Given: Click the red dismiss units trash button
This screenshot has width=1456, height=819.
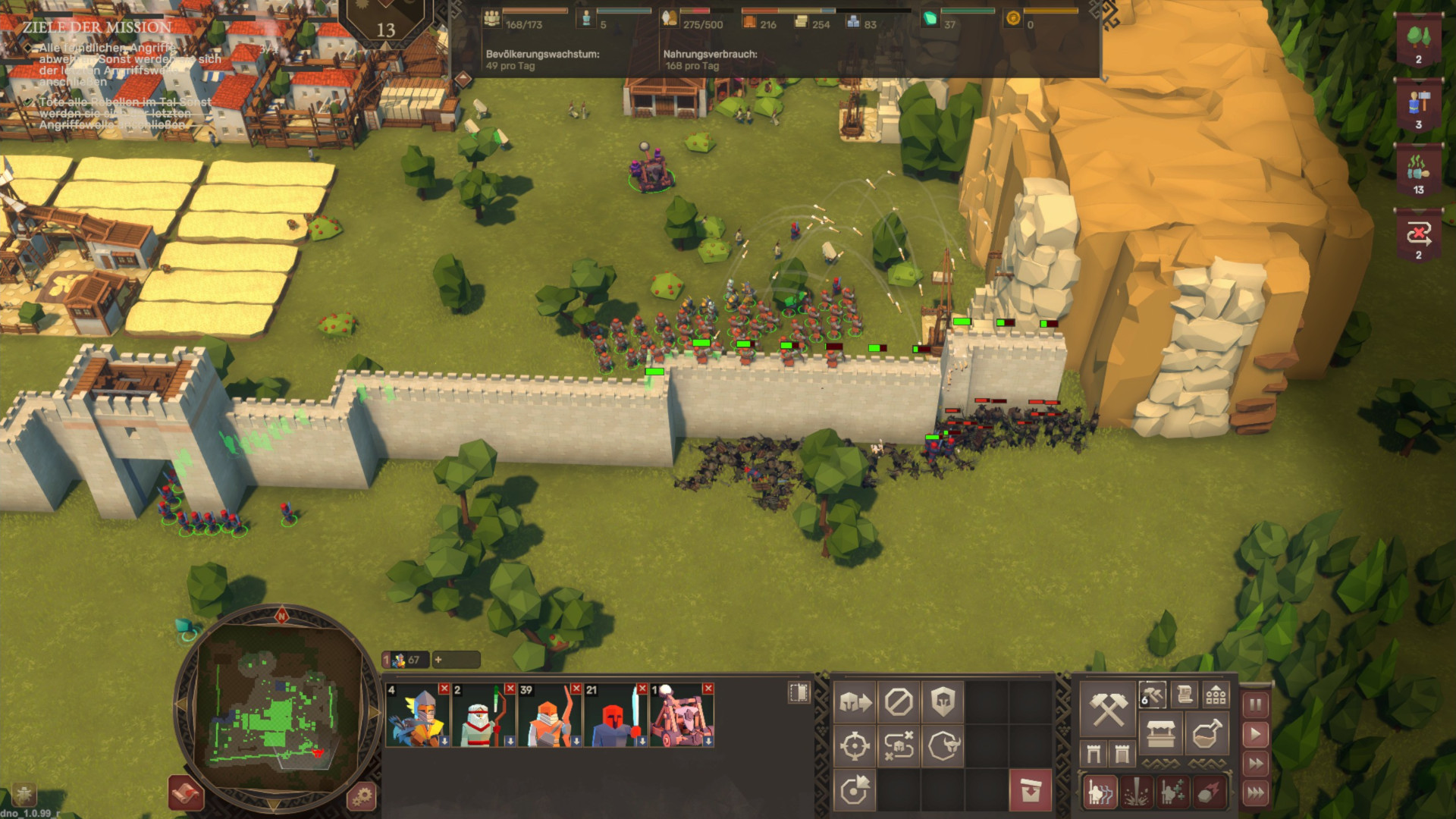Looking at the screenshot, I should coord(1031,791).
